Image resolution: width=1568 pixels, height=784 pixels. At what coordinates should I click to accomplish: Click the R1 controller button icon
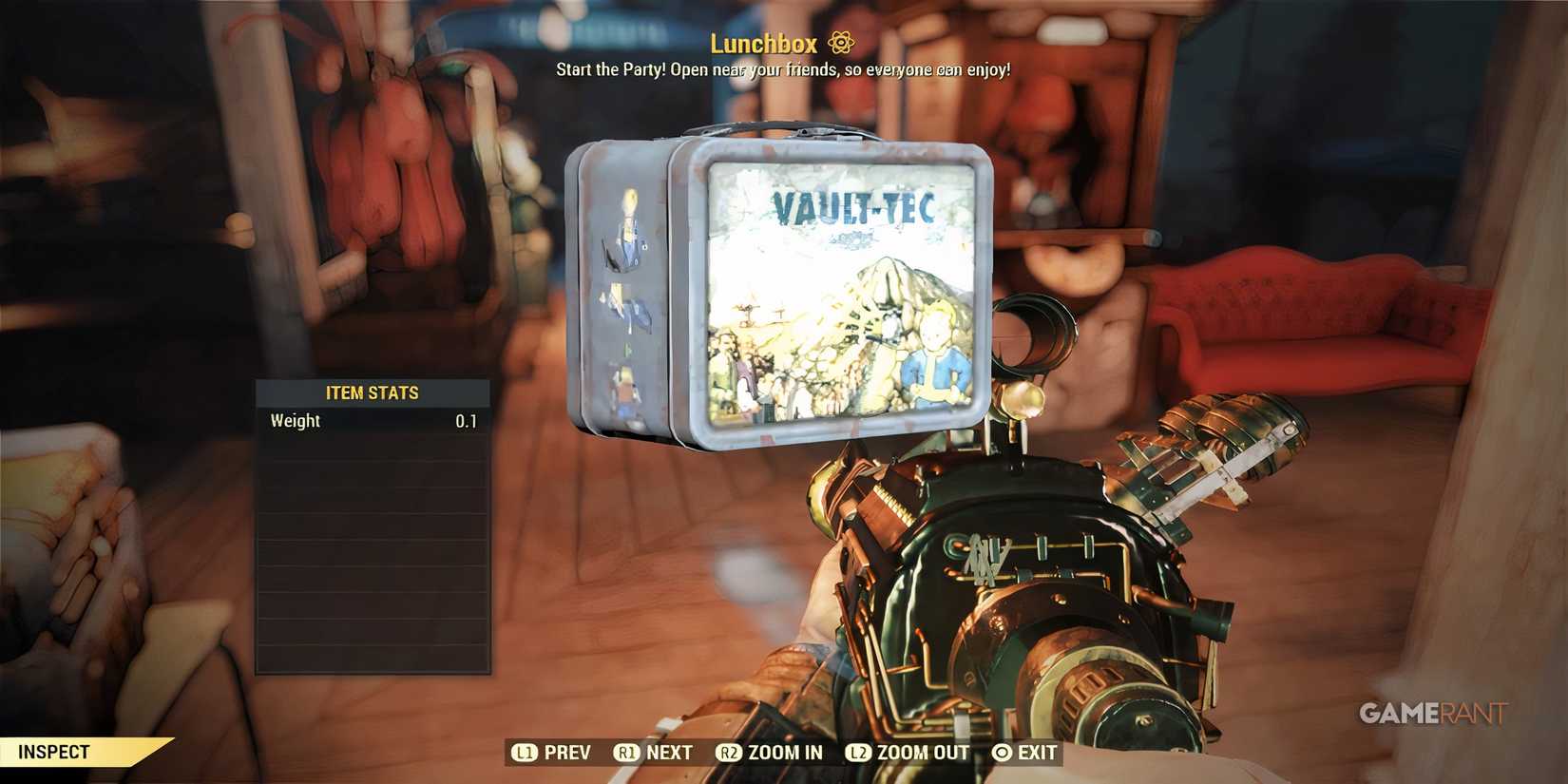click(x=625, y=753)
